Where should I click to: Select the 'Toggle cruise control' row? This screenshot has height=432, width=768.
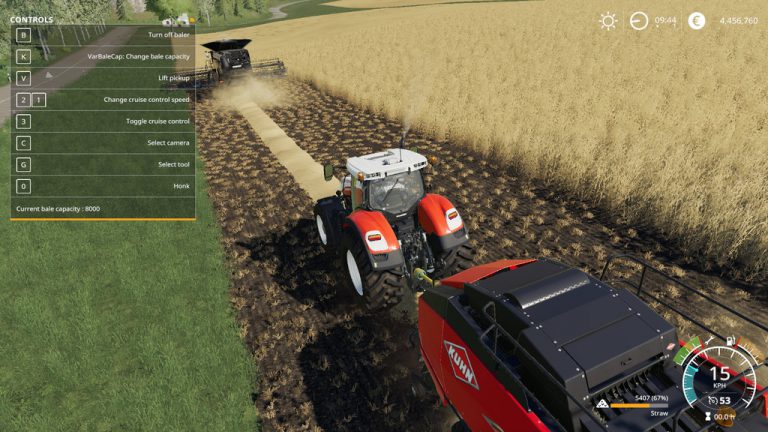point(103,121)
